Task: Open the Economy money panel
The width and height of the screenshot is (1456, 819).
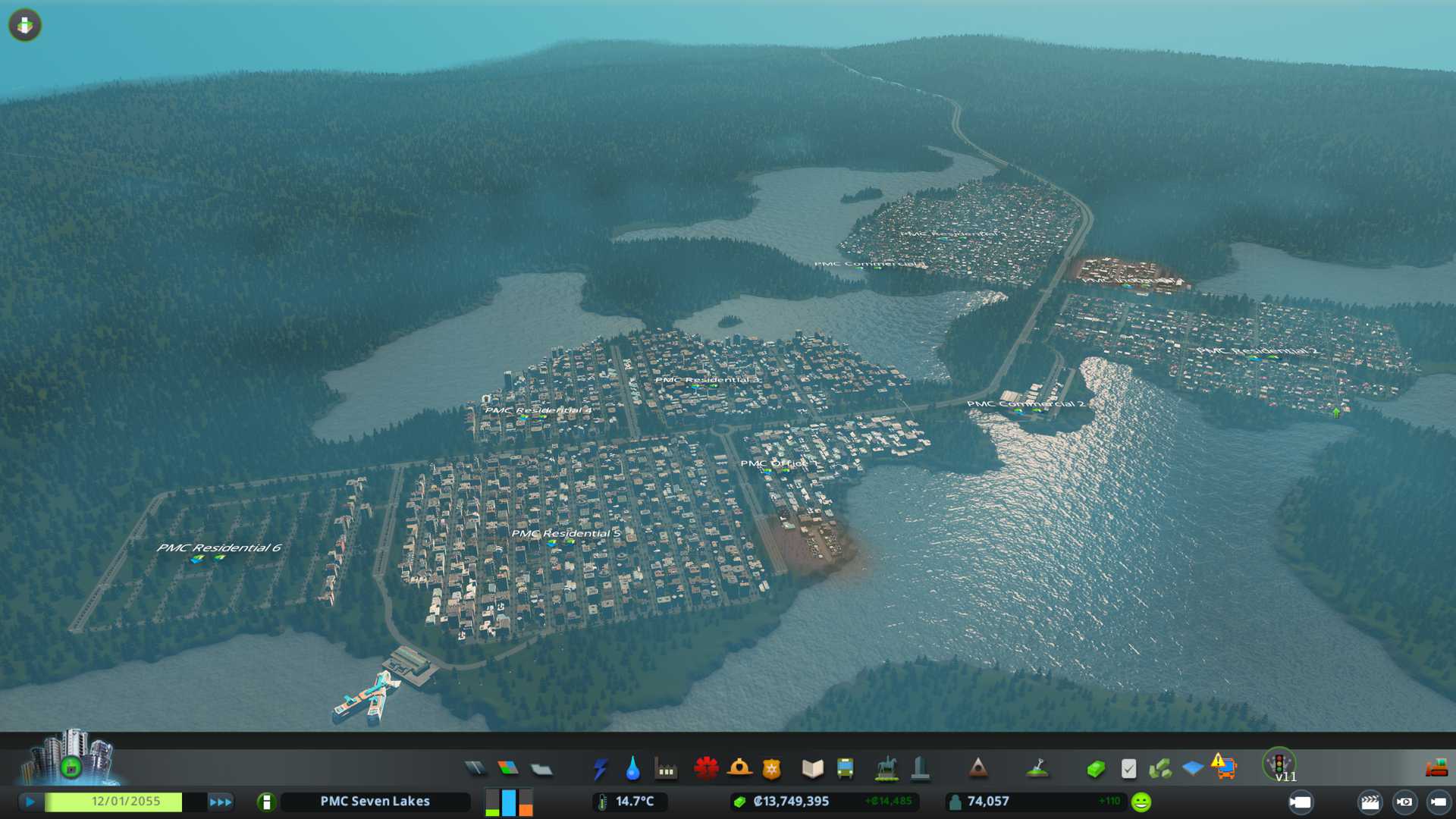Action: click(x=1095, y=769)
